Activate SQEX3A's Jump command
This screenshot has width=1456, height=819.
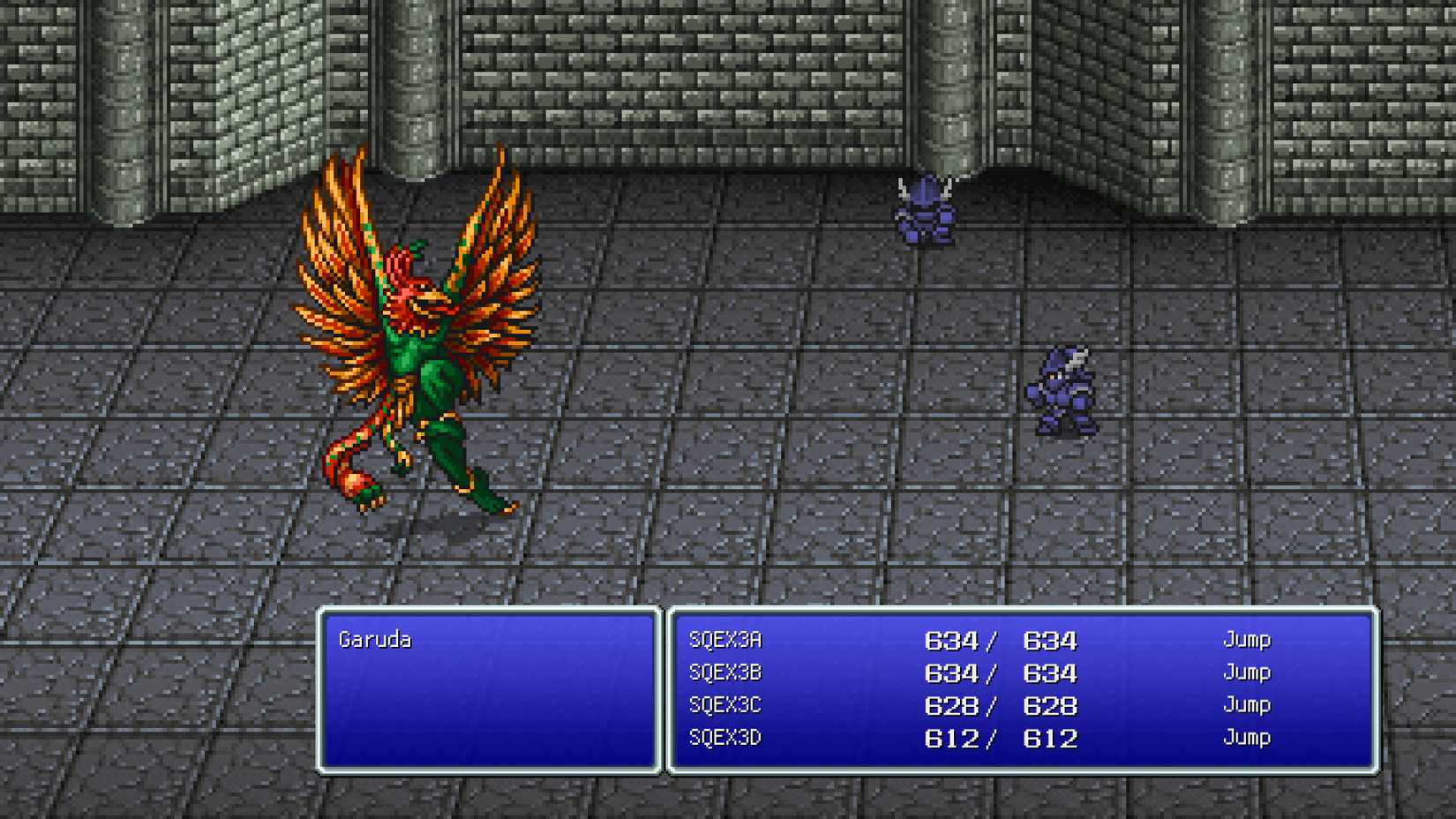point(1246,640)
